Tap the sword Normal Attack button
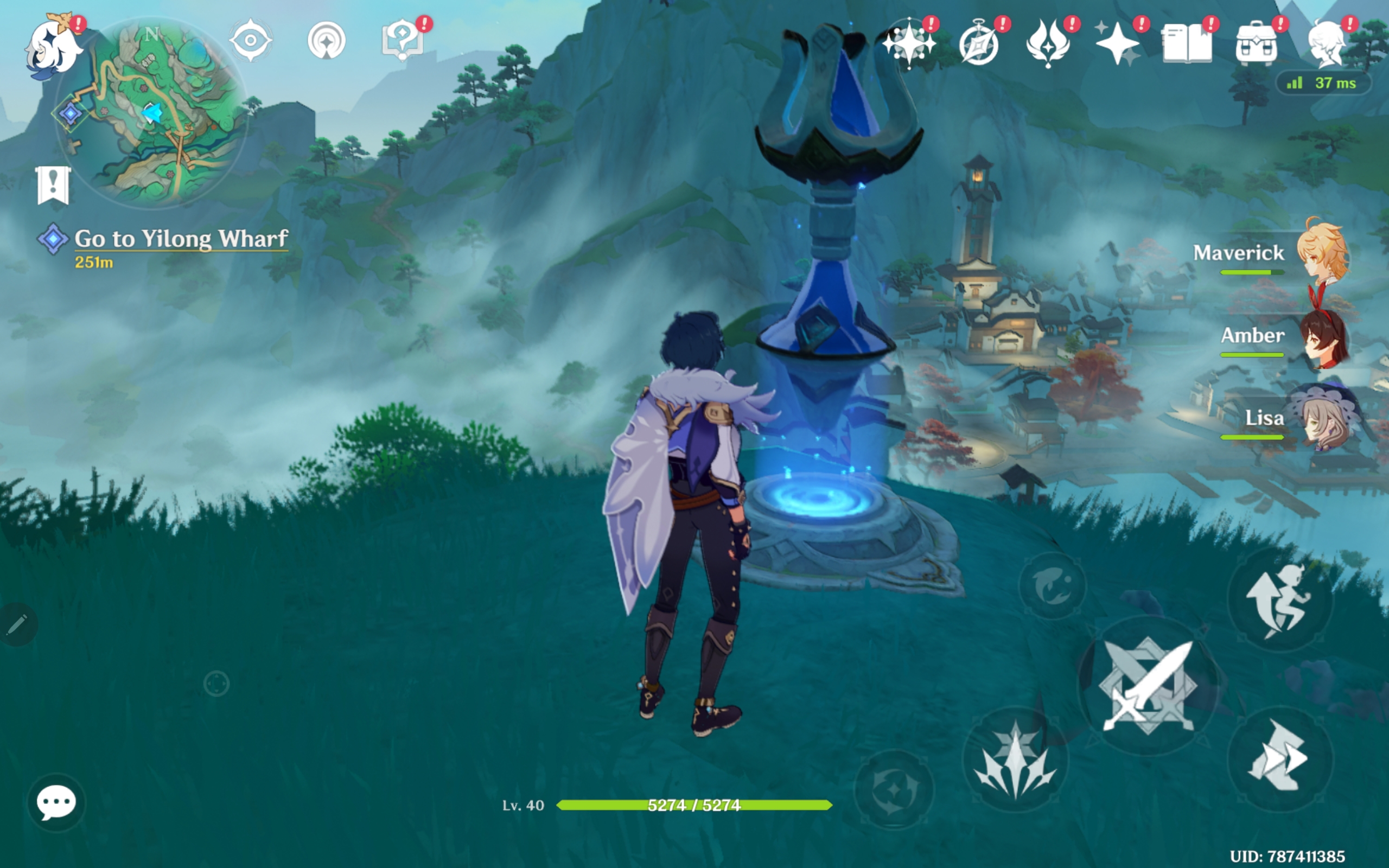The width and height of the screenshot is (1389, 868). coord(1148,685)
